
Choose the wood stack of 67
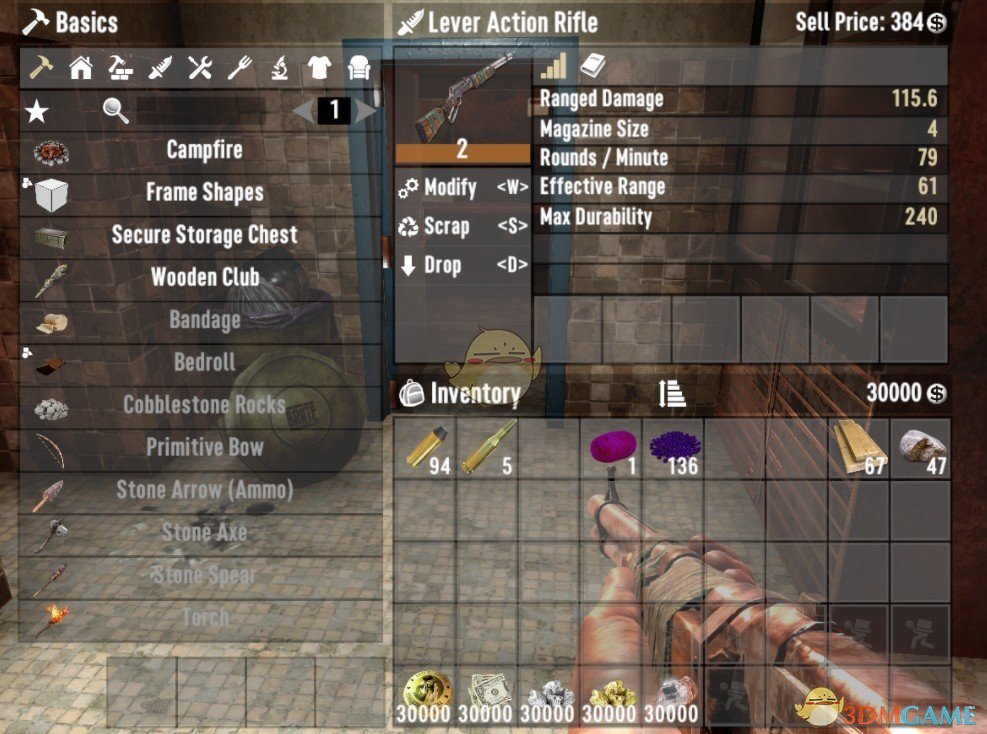click(859, 449)
